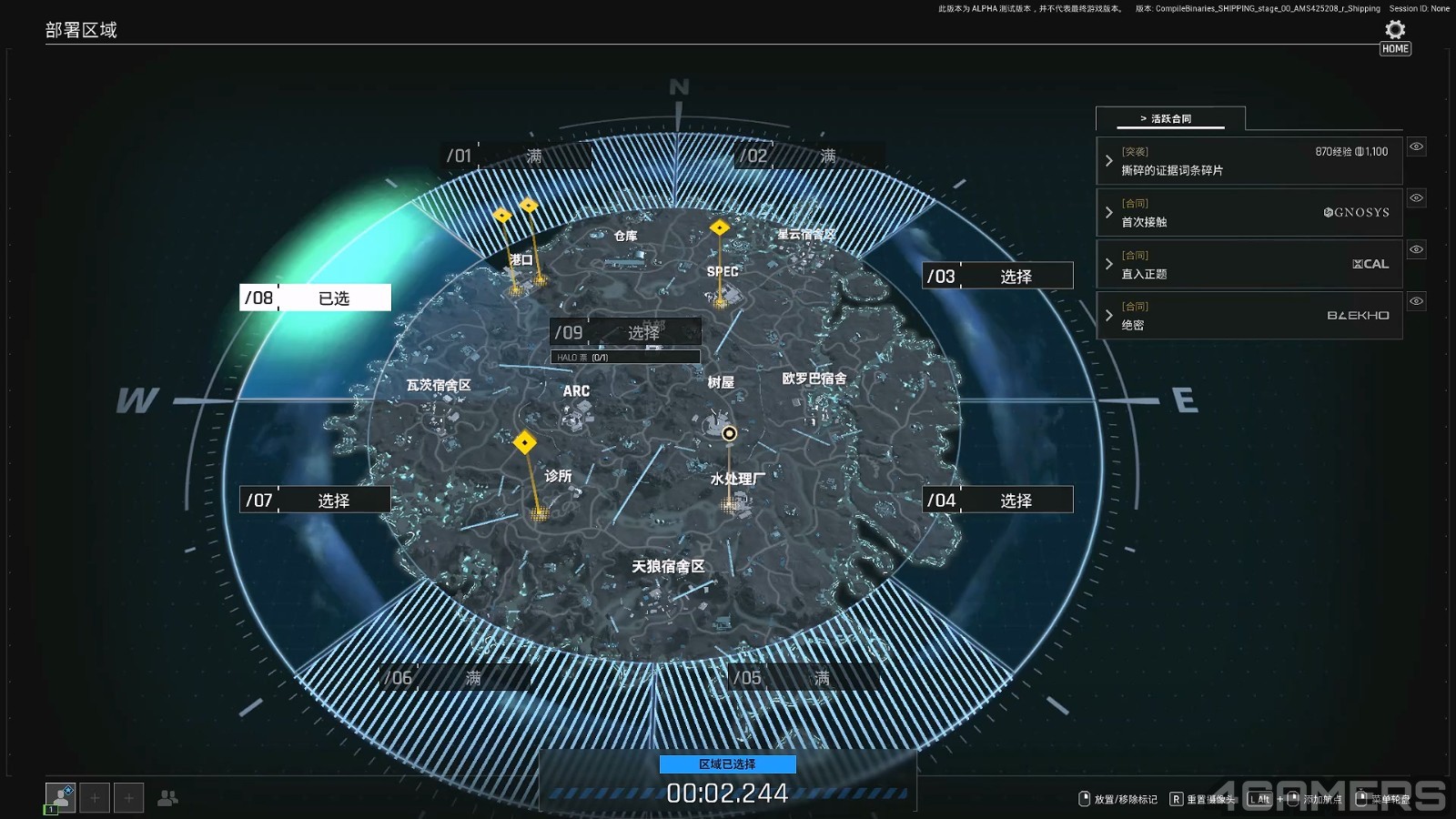
Task: Expand the 撕碎的证据词条碎片 contract row
Action: point(1249,161)
